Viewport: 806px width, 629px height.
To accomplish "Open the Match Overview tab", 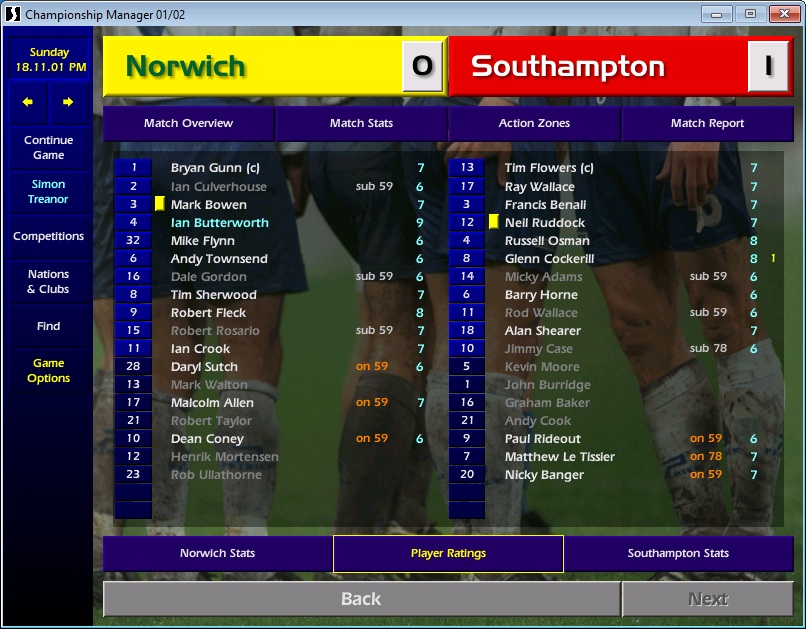I will pos(188,124).
